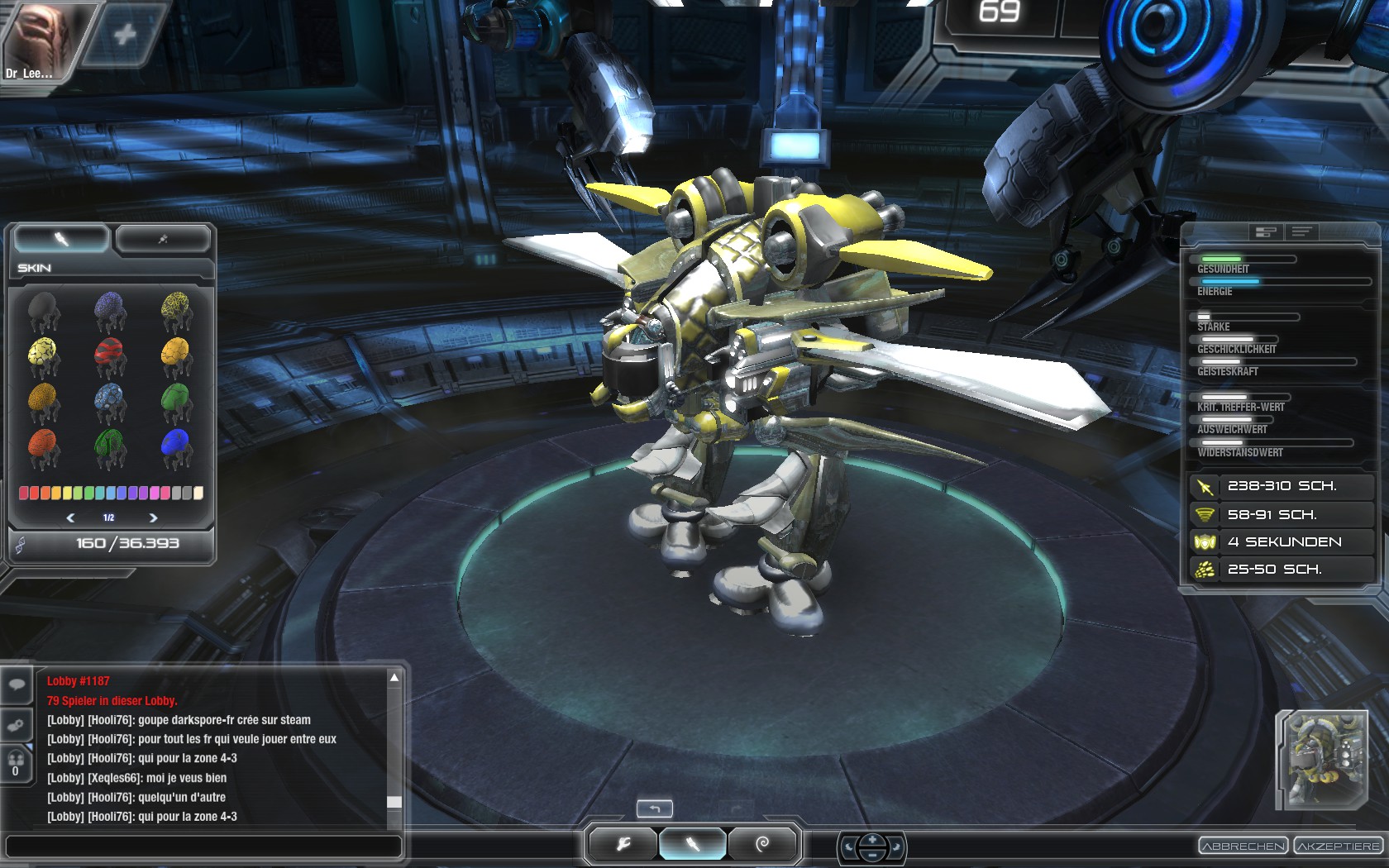This screenshot has height=868, width=1389.
Task: Select the yellow shield cooldown icon
Action: (x=1206, y=541)
